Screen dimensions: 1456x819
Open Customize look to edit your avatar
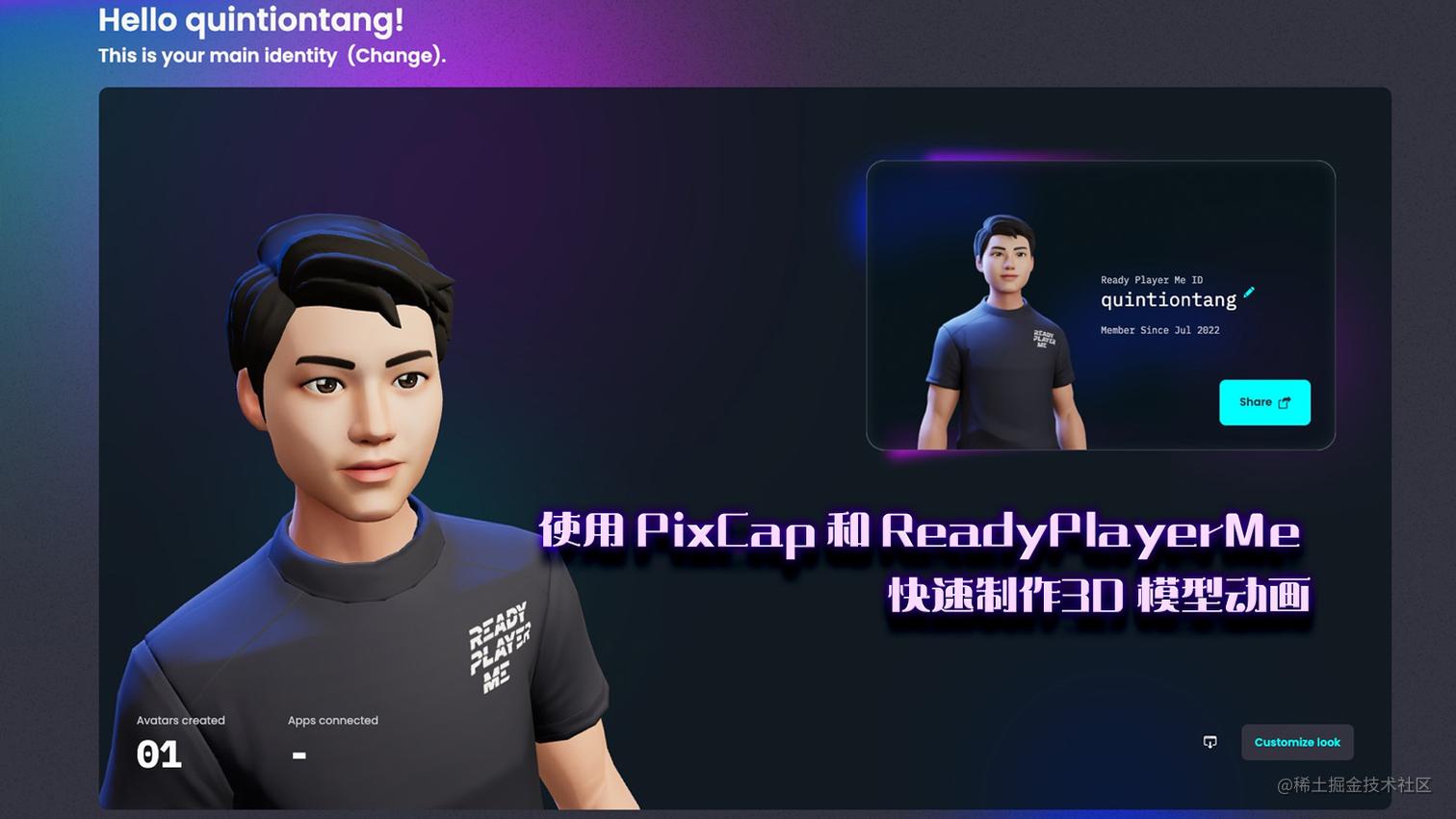click(1296, 741)
